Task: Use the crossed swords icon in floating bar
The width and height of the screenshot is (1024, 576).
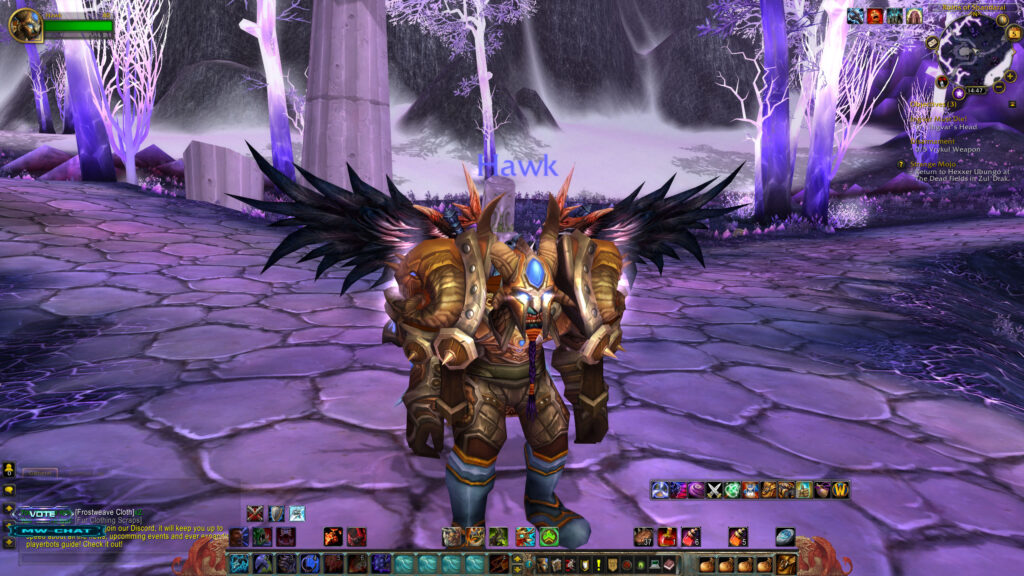Action: coord(714,490)
